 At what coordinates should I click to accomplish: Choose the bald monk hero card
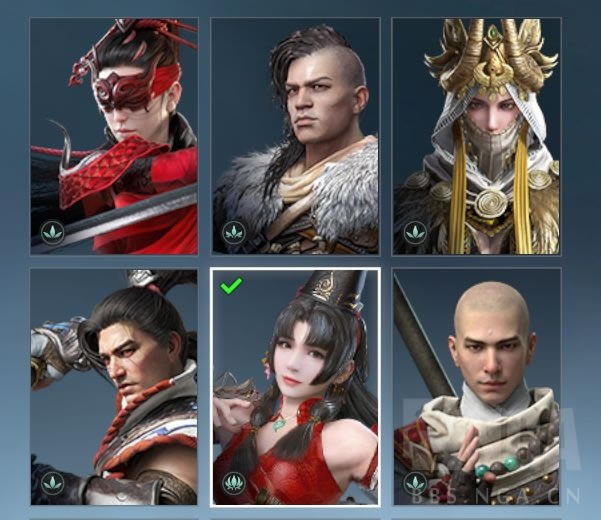[476, 386]
